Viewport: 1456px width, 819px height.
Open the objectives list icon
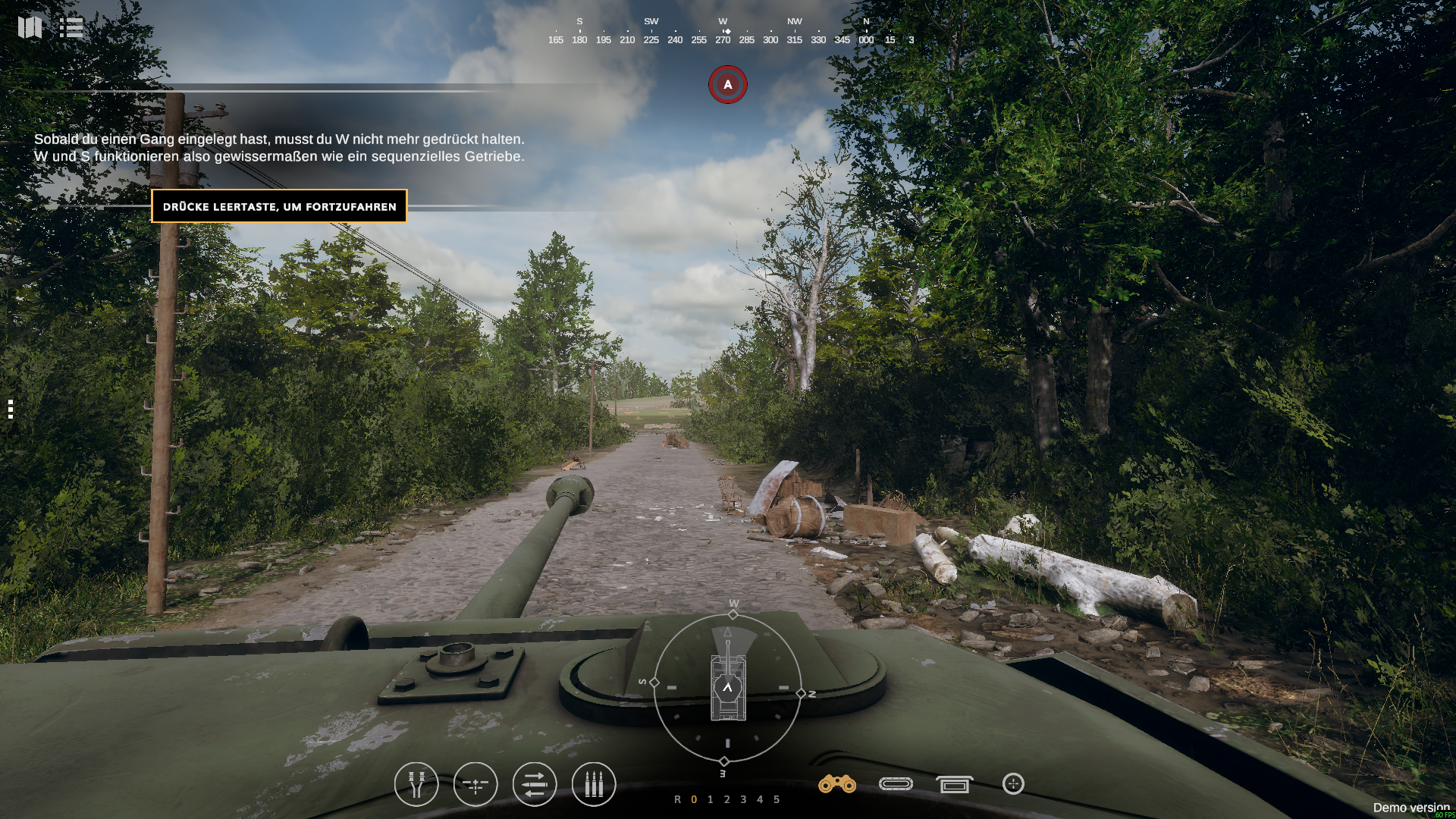click(71, 28)
